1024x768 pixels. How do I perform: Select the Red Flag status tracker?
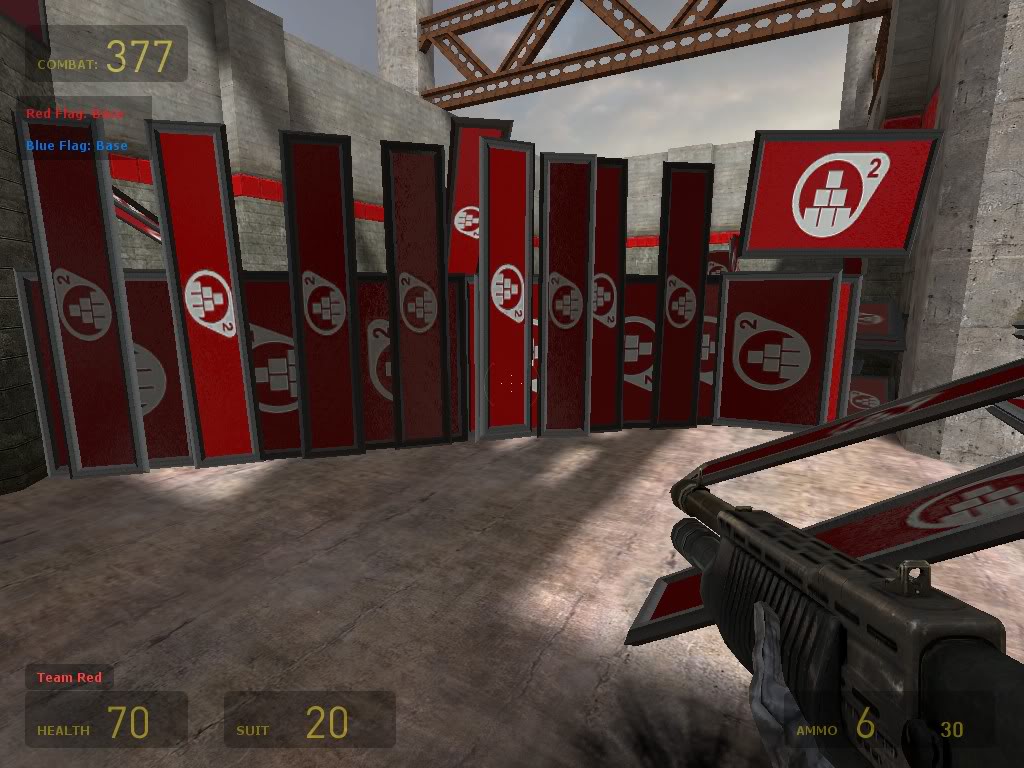(75, 114)
